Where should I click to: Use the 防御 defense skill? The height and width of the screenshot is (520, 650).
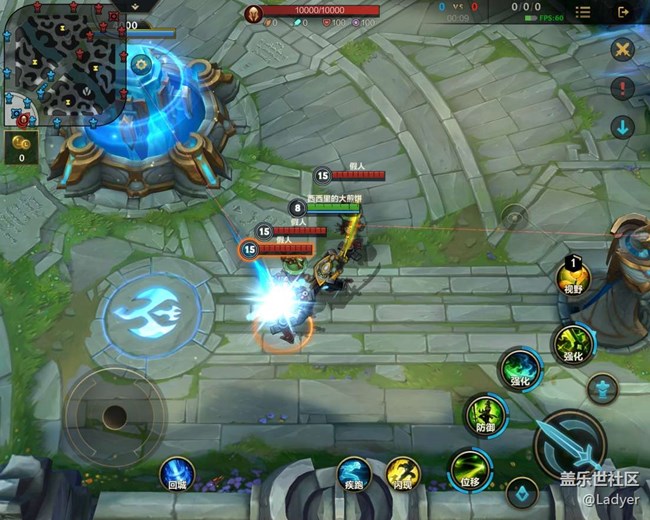[484, 413]
